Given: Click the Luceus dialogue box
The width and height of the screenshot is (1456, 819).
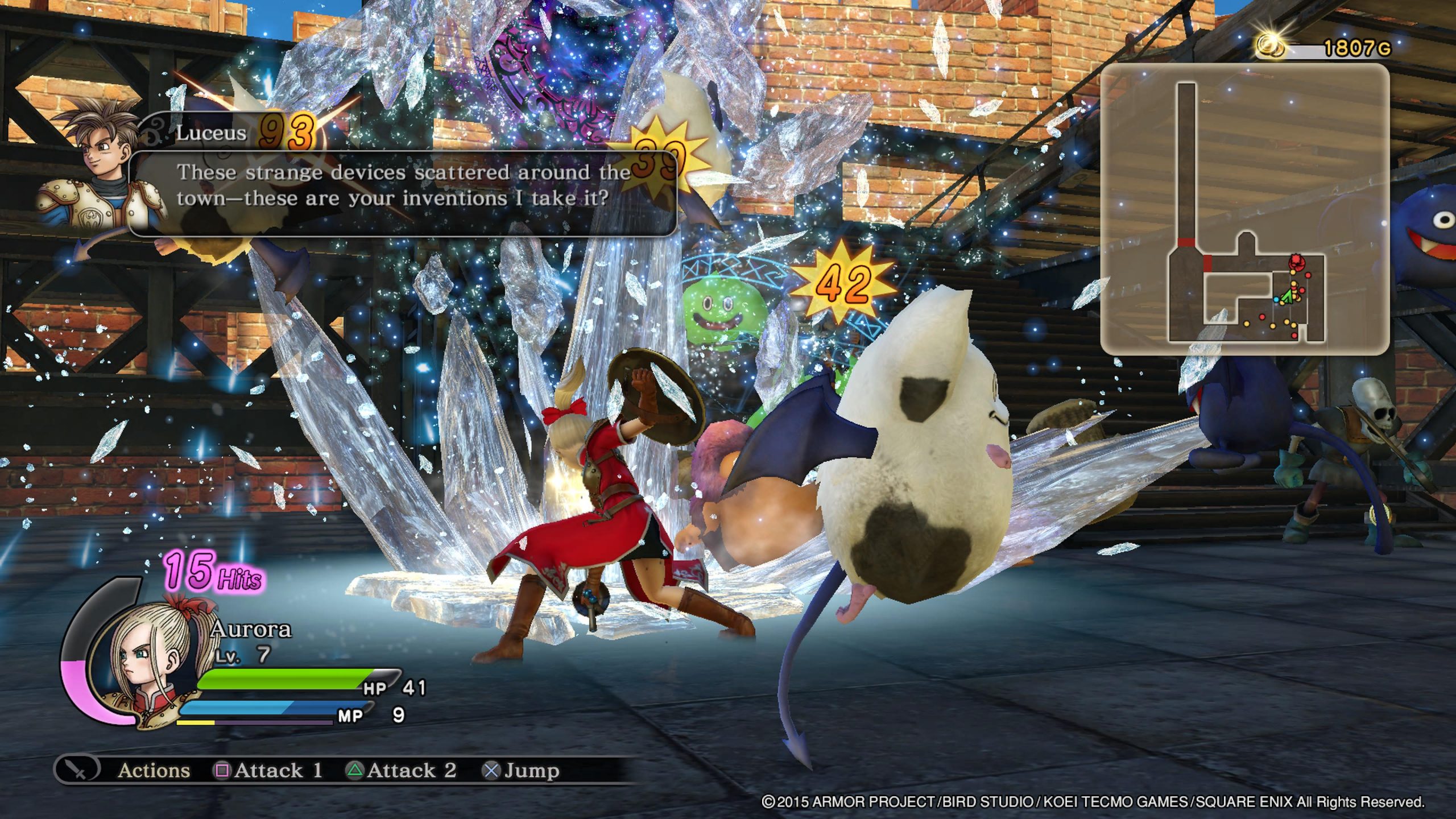Looking at the screenshot, I should click(x=403, y=193).
